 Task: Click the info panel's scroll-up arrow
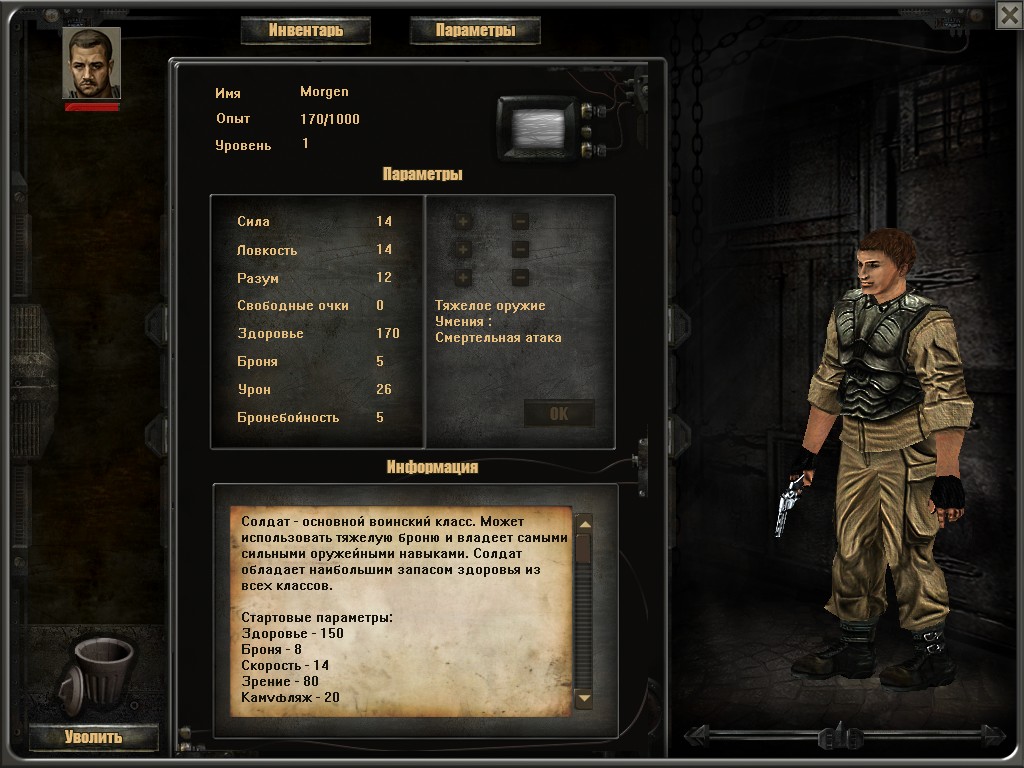coord(584,524)
